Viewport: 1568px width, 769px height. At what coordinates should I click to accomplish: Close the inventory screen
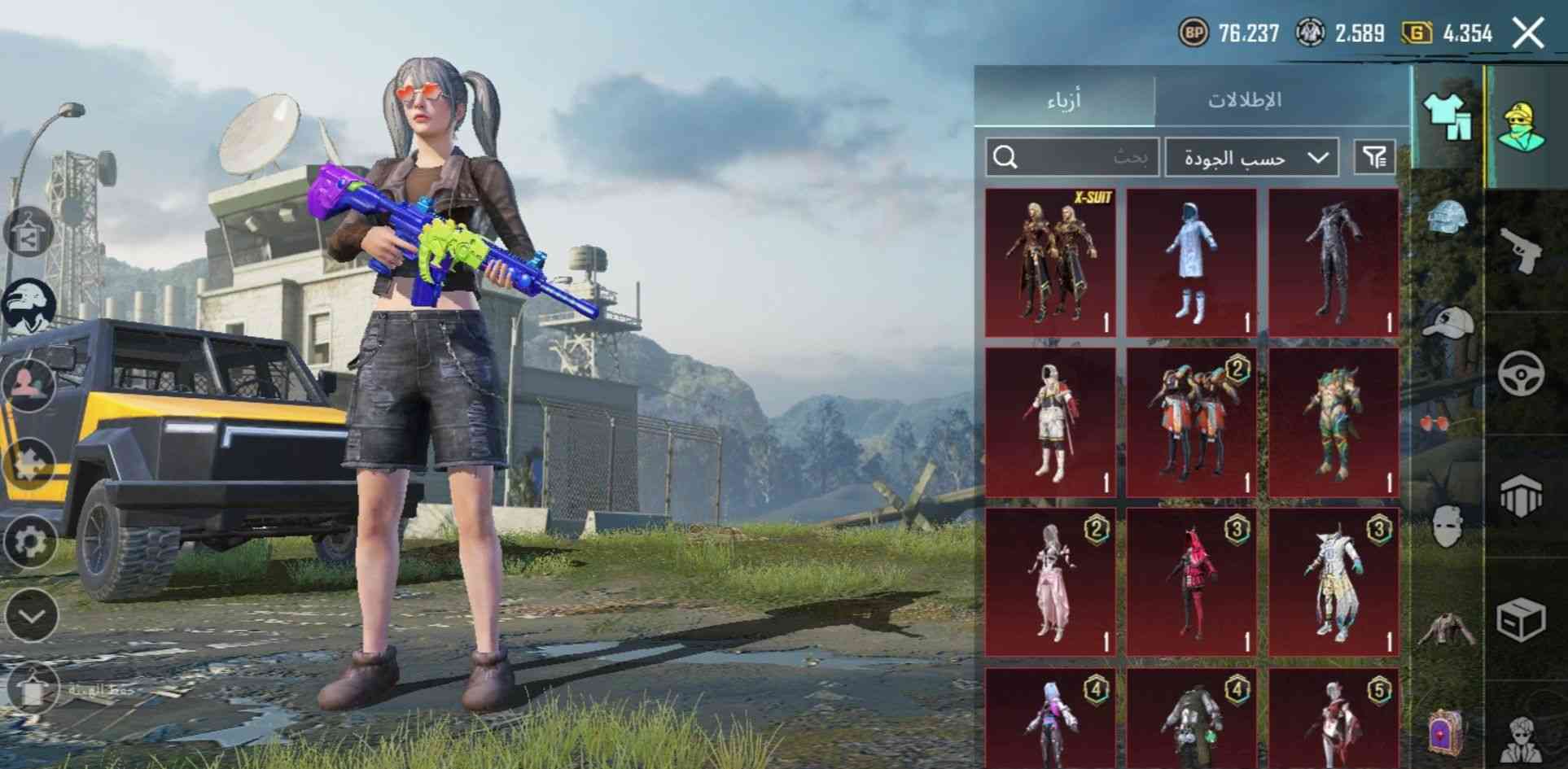pyautogui.click(x=1528, y=33)
